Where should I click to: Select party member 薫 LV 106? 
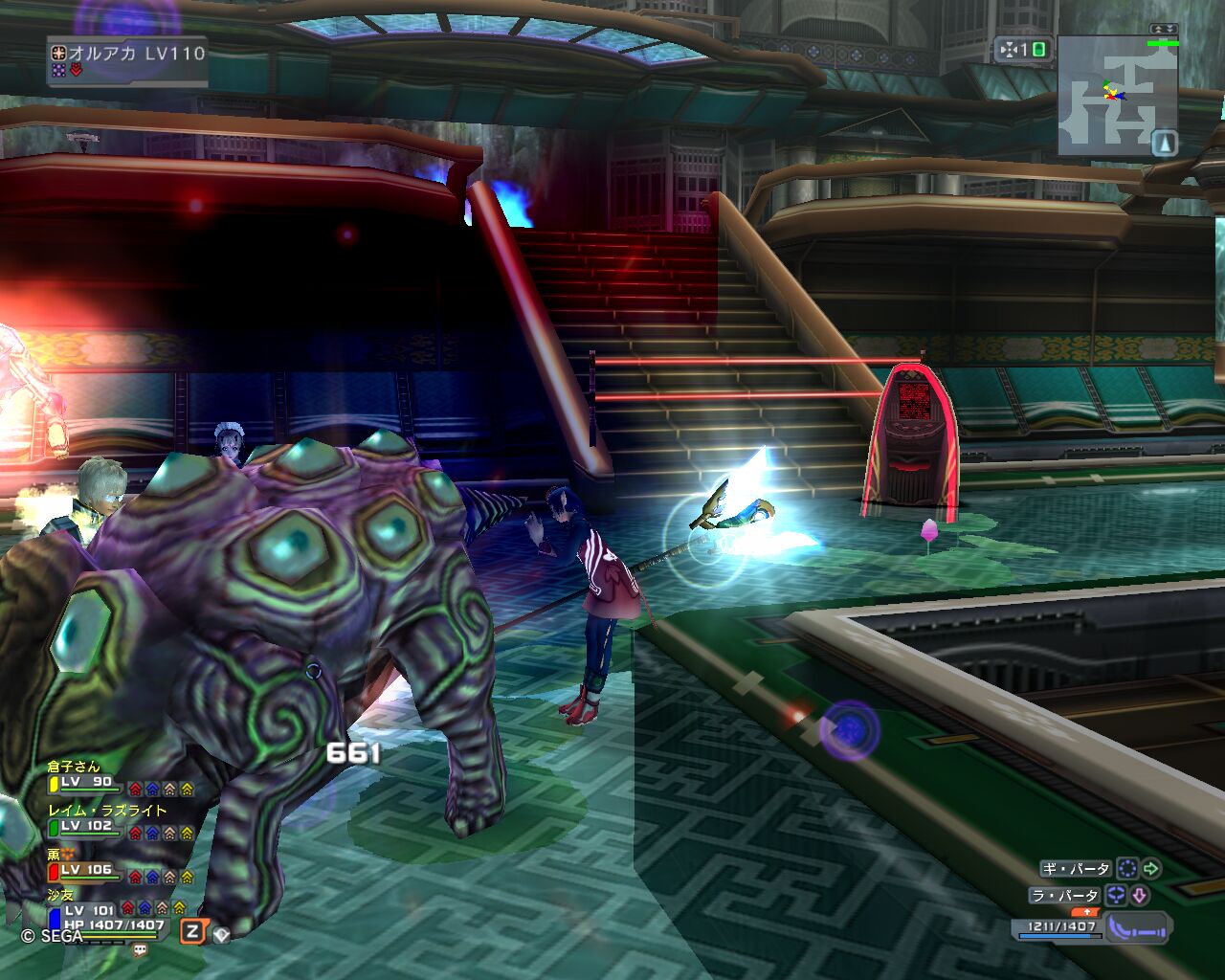tap(86, 869)
